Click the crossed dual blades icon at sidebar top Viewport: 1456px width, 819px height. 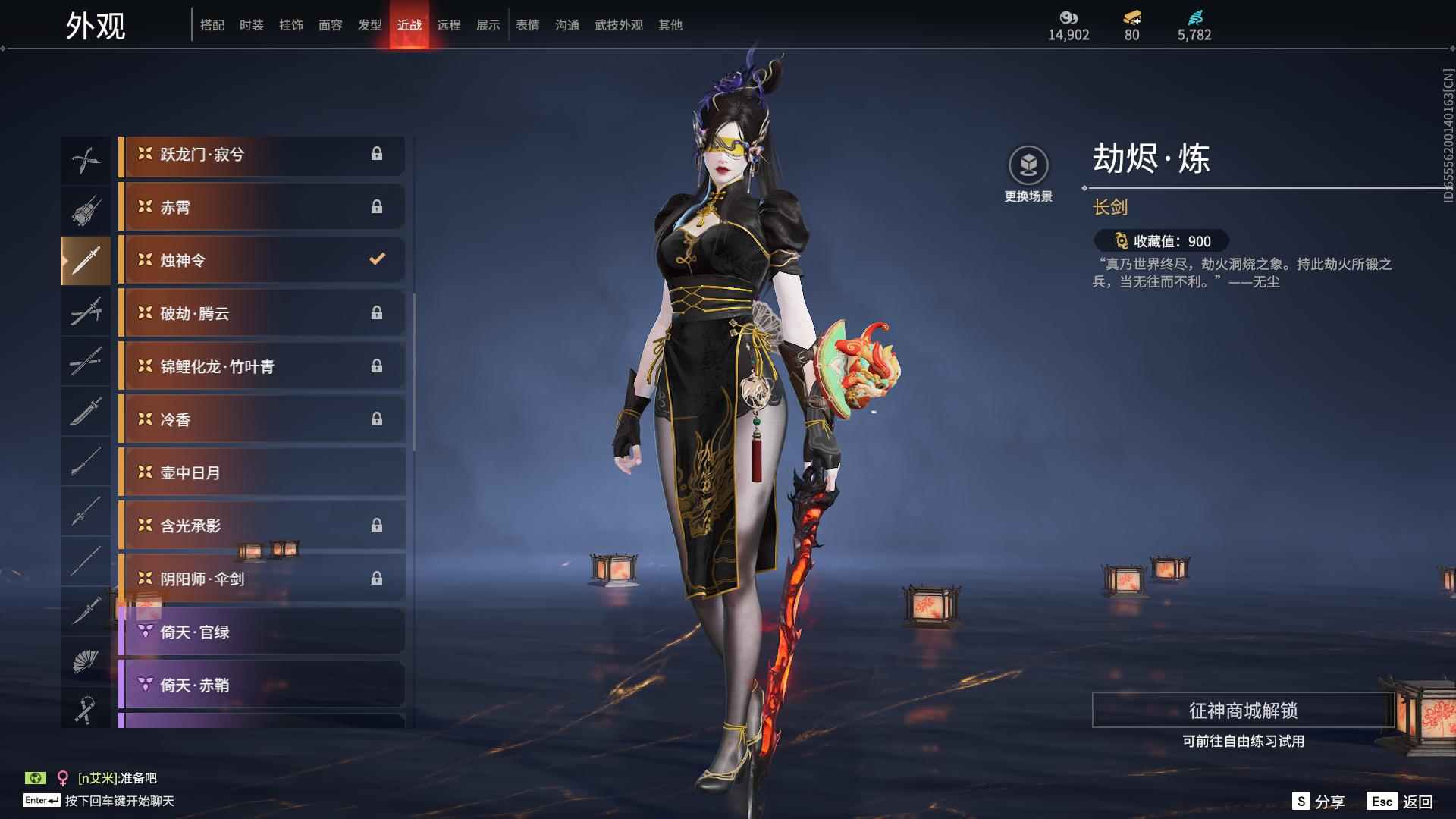(86, 159)
